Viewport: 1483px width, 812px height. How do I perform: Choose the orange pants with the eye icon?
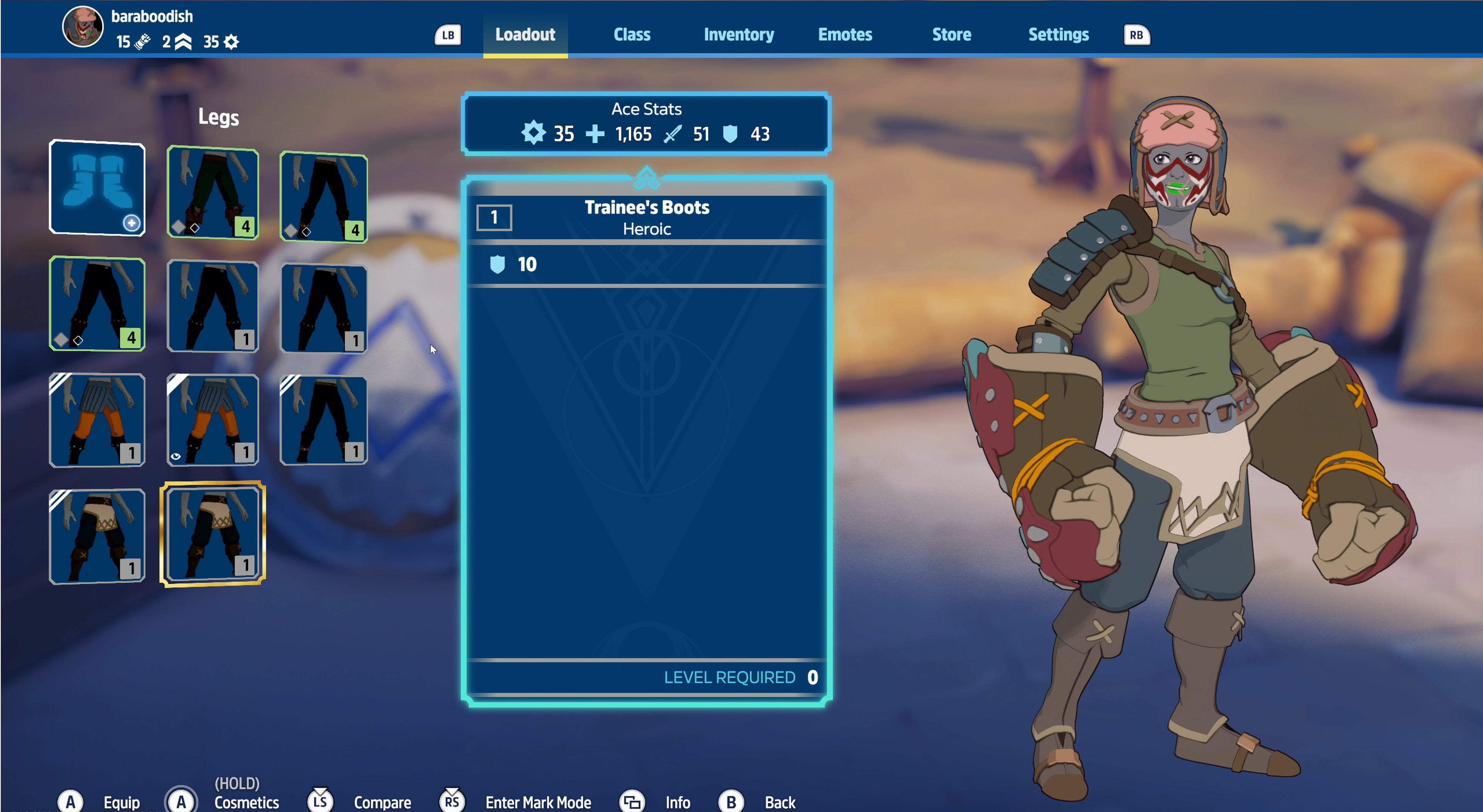click(x=212, y=420)
